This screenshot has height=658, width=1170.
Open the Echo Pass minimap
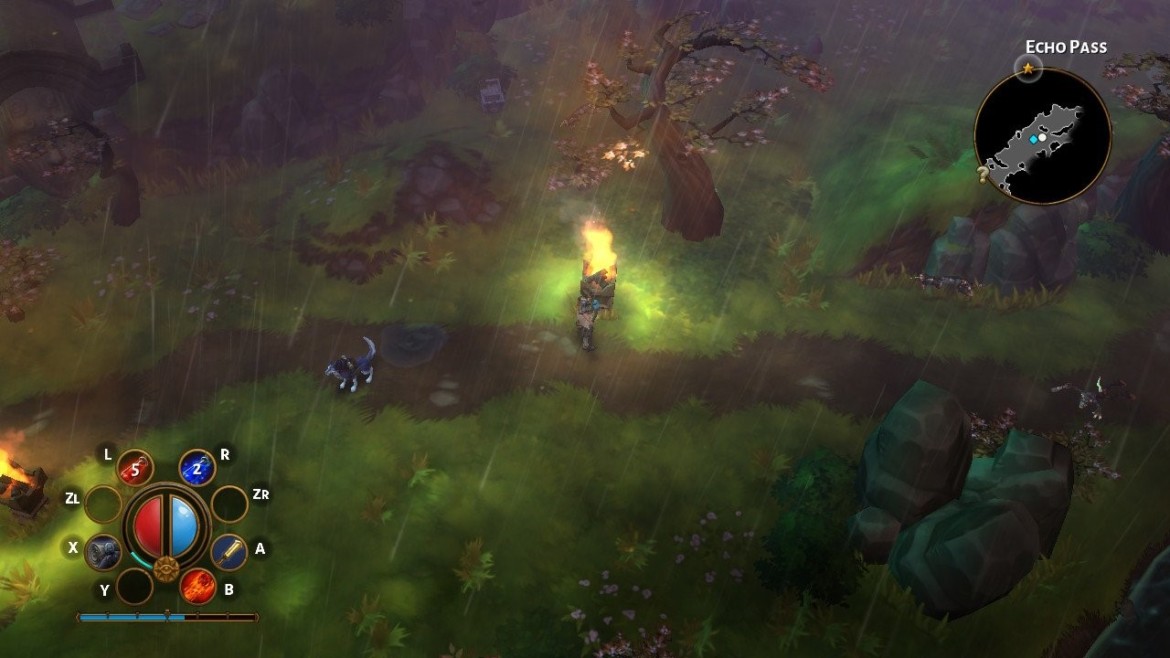tap(1043, 136)
